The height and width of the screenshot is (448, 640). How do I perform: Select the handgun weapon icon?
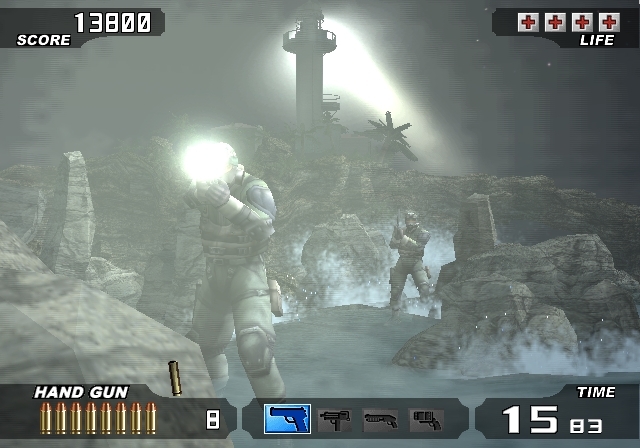point(287,418)
